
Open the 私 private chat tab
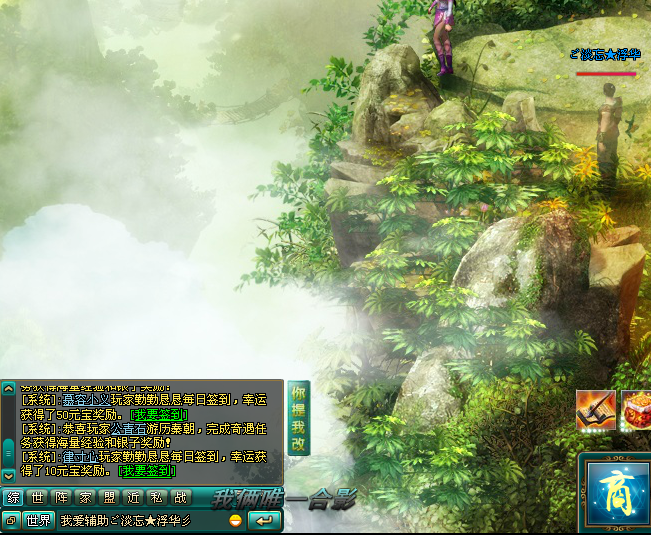pyautogui.click(x=156, y=497)
